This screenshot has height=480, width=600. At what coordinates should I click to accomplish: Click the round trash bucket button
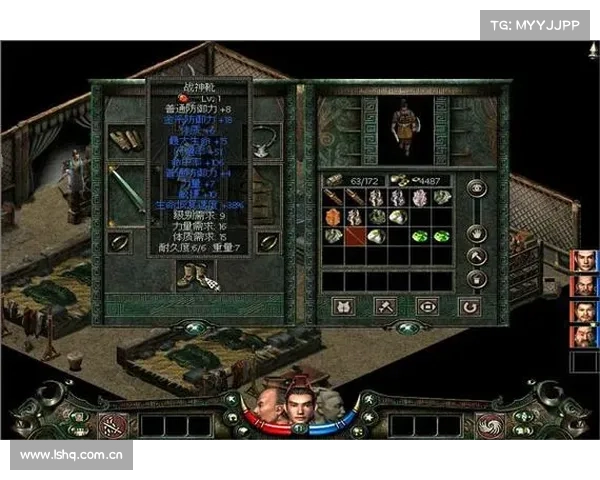[477, 279]
